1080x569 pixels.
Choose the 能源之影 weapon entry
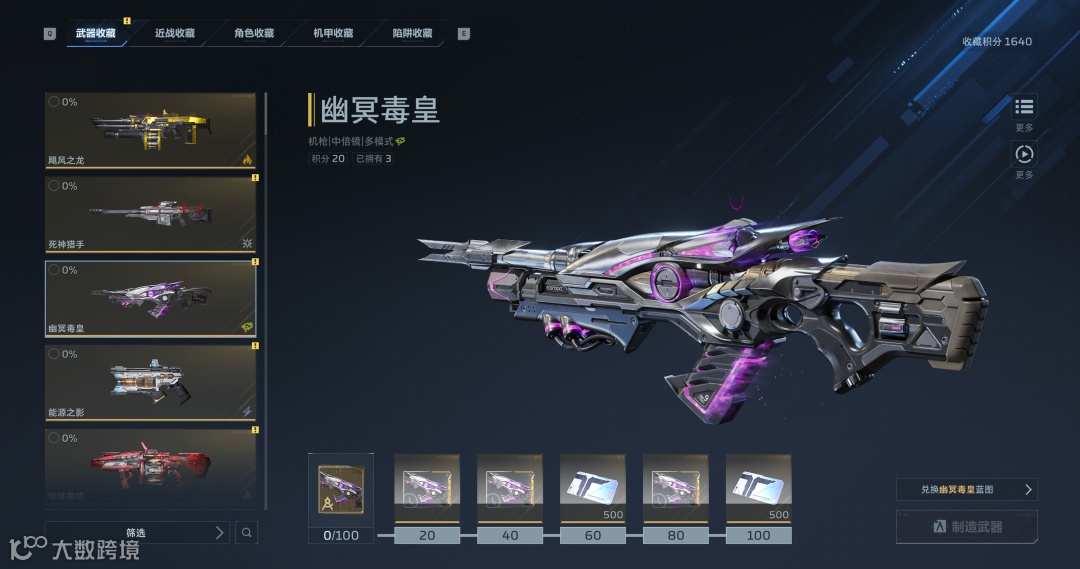[150, 383]
